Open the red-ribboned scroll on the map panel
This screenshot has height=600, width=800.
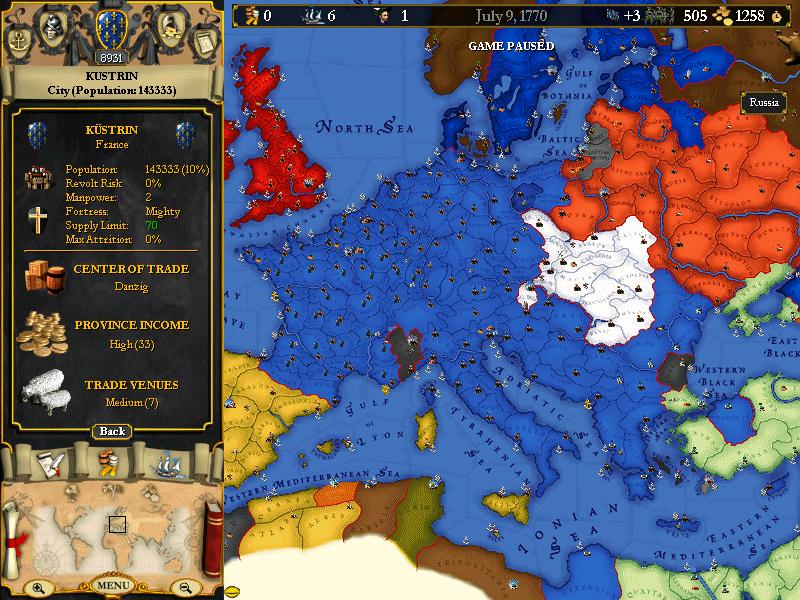pyautogui.click(x=16, y=531)
